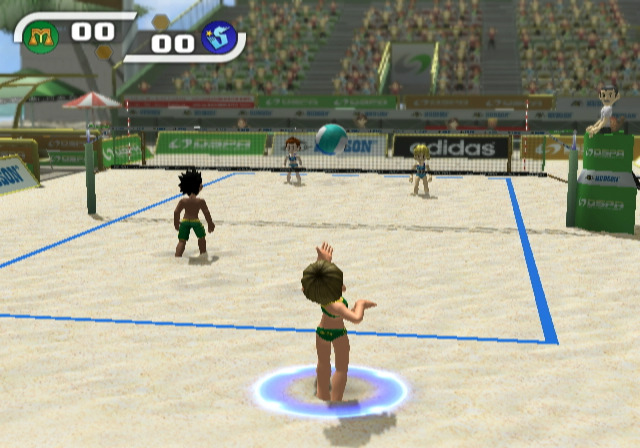Select the blue team emblem on the scoreboard

click(x=218, y=39)
